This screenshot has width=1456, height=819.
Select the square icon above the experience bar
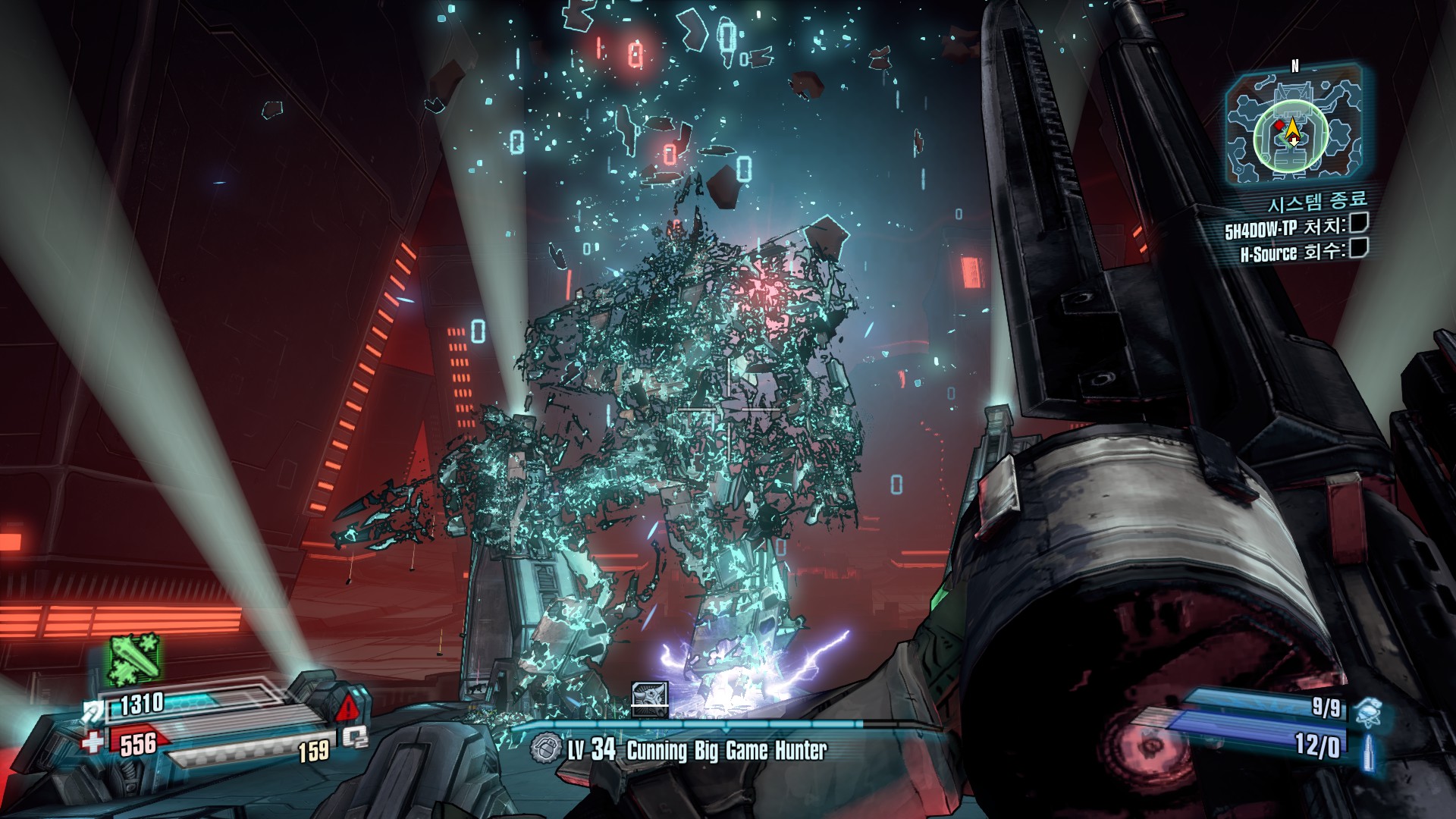click(x=650, y=699)
